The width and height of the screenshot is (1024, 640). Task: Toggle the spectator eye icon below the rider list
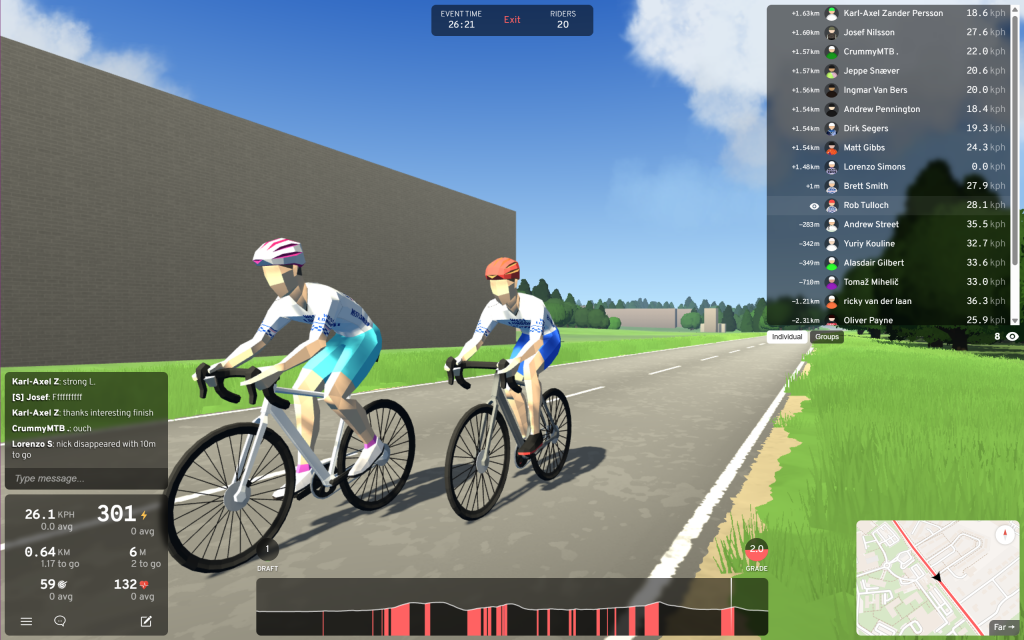(x=1012, y=337)
